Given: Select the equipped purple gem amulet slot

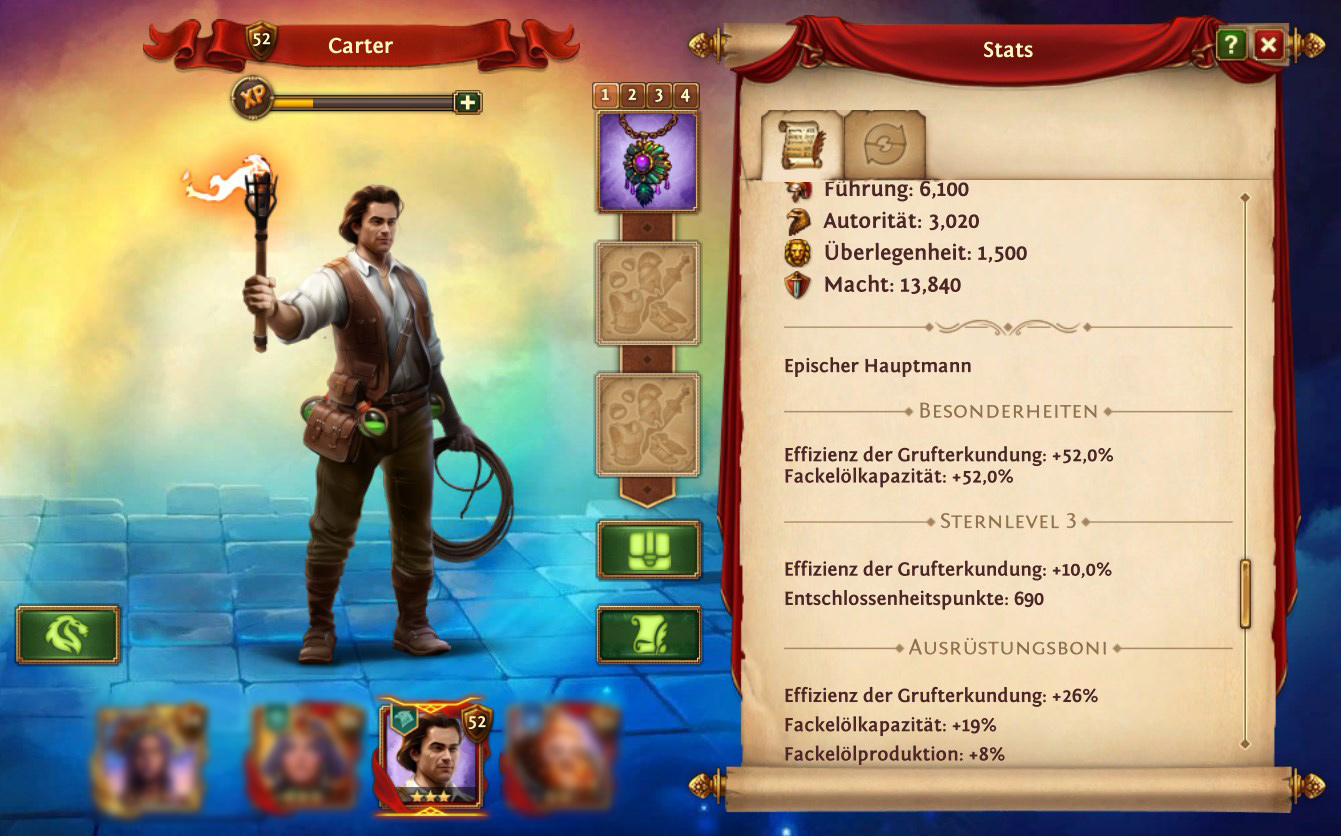Looking at the screenshot, I should point(648,162).
